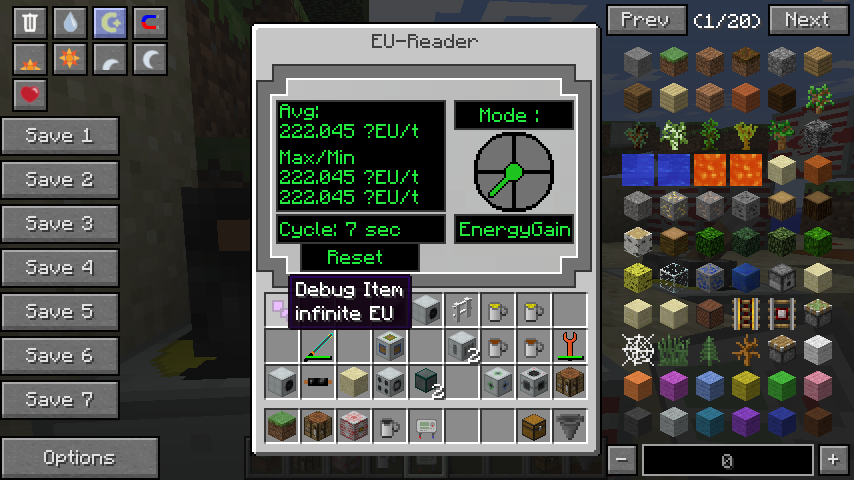Focus the item quantity input field

pos(726,460)
